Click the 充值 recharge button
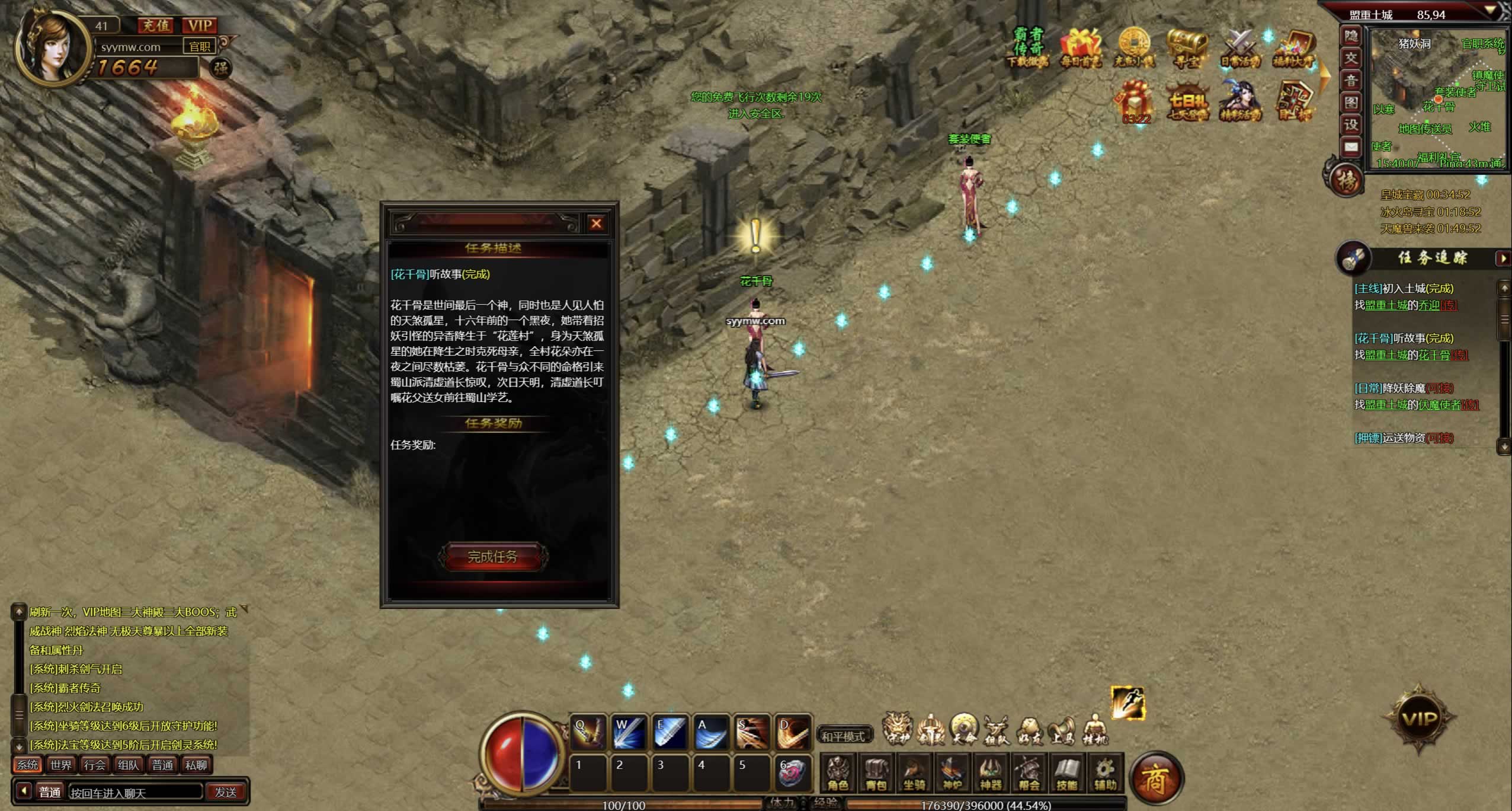The height and width of the screenshot is (811, 1512). (155, 25)
